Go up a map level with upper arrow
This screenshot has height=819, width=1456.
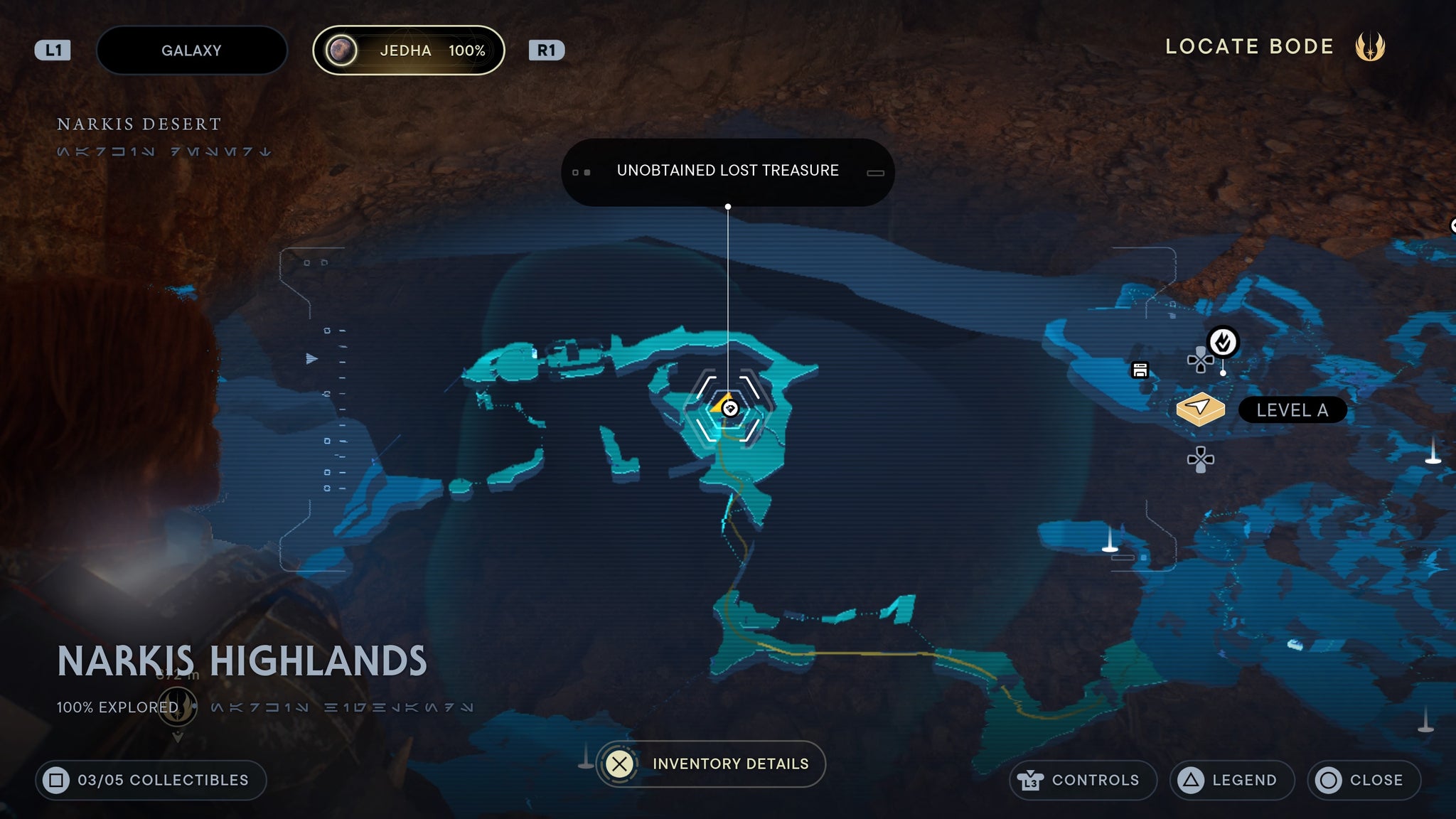1200,360
